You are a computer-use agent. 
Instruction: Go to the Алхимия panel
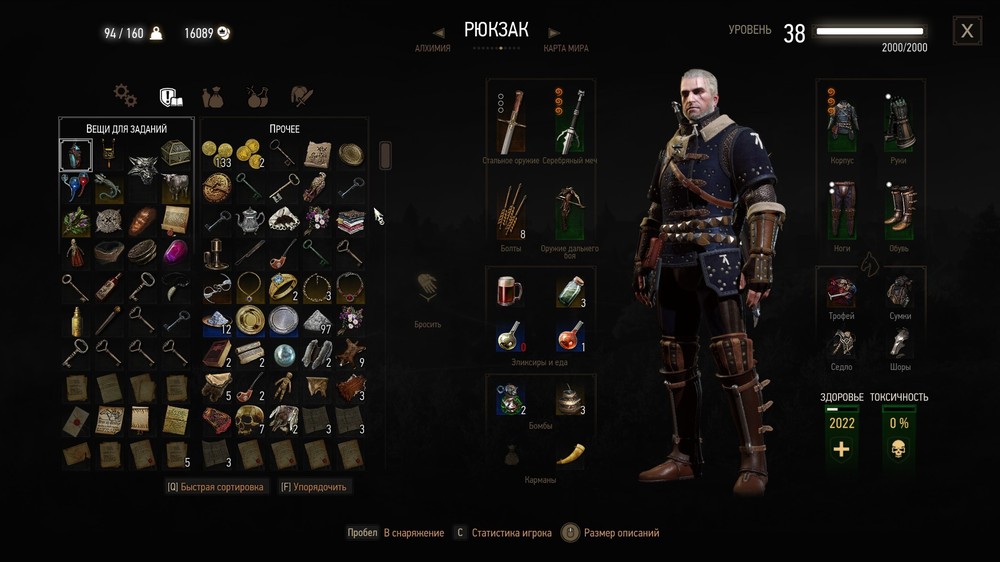[x=432, y=48]
